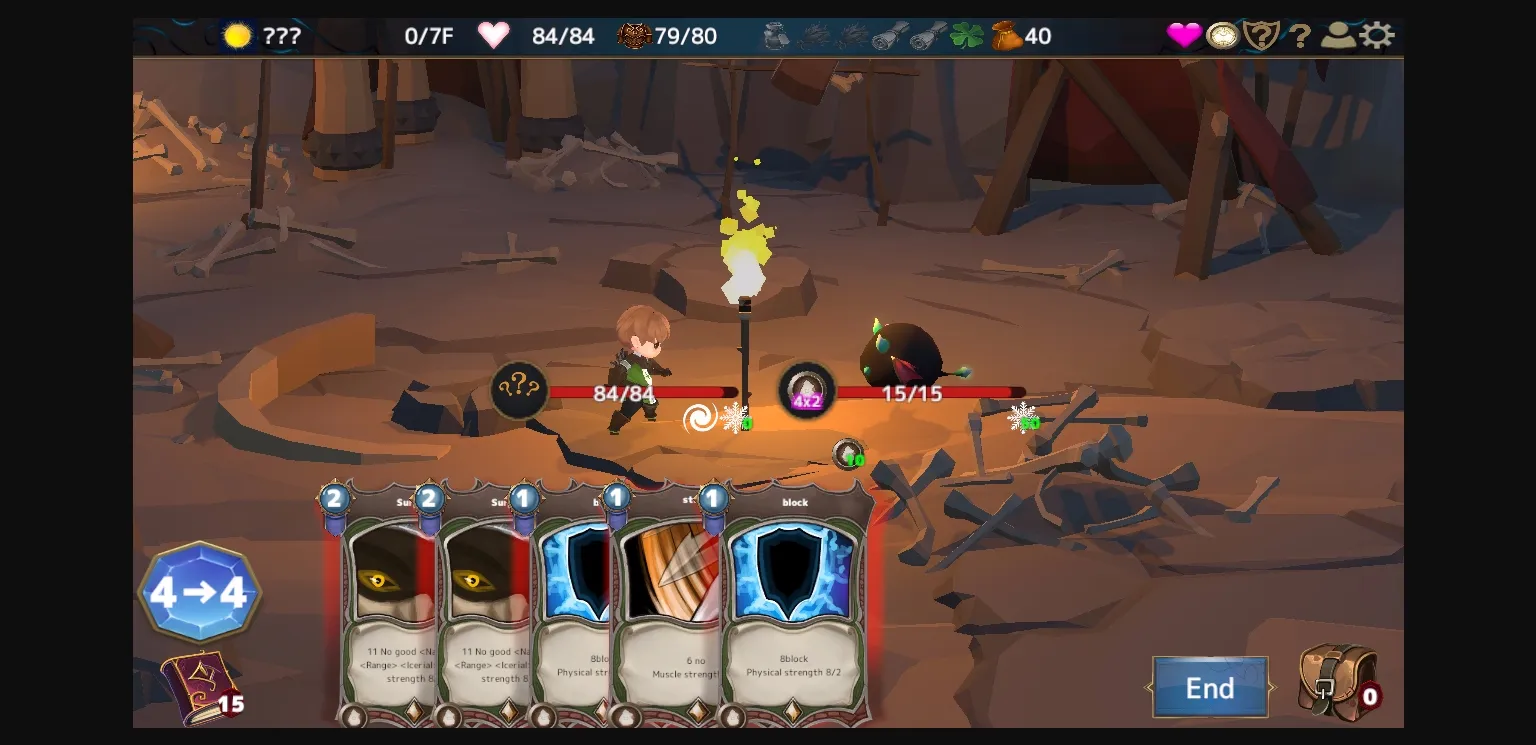The width and height of the screenshot is (1536, 745).
Task: Click the gold pocket watch icon
Action: coord(1222,36)
